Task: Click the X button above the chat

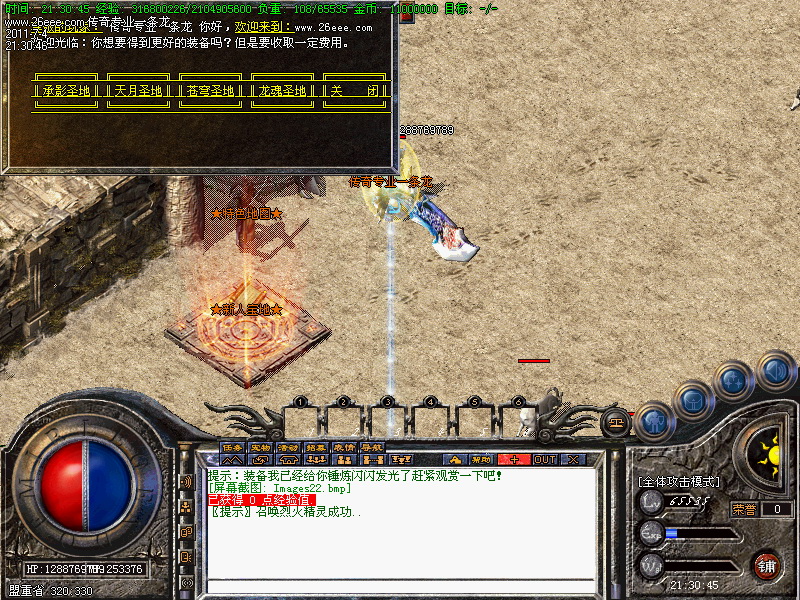Action: pyautogui.click(x=573, y=459)
